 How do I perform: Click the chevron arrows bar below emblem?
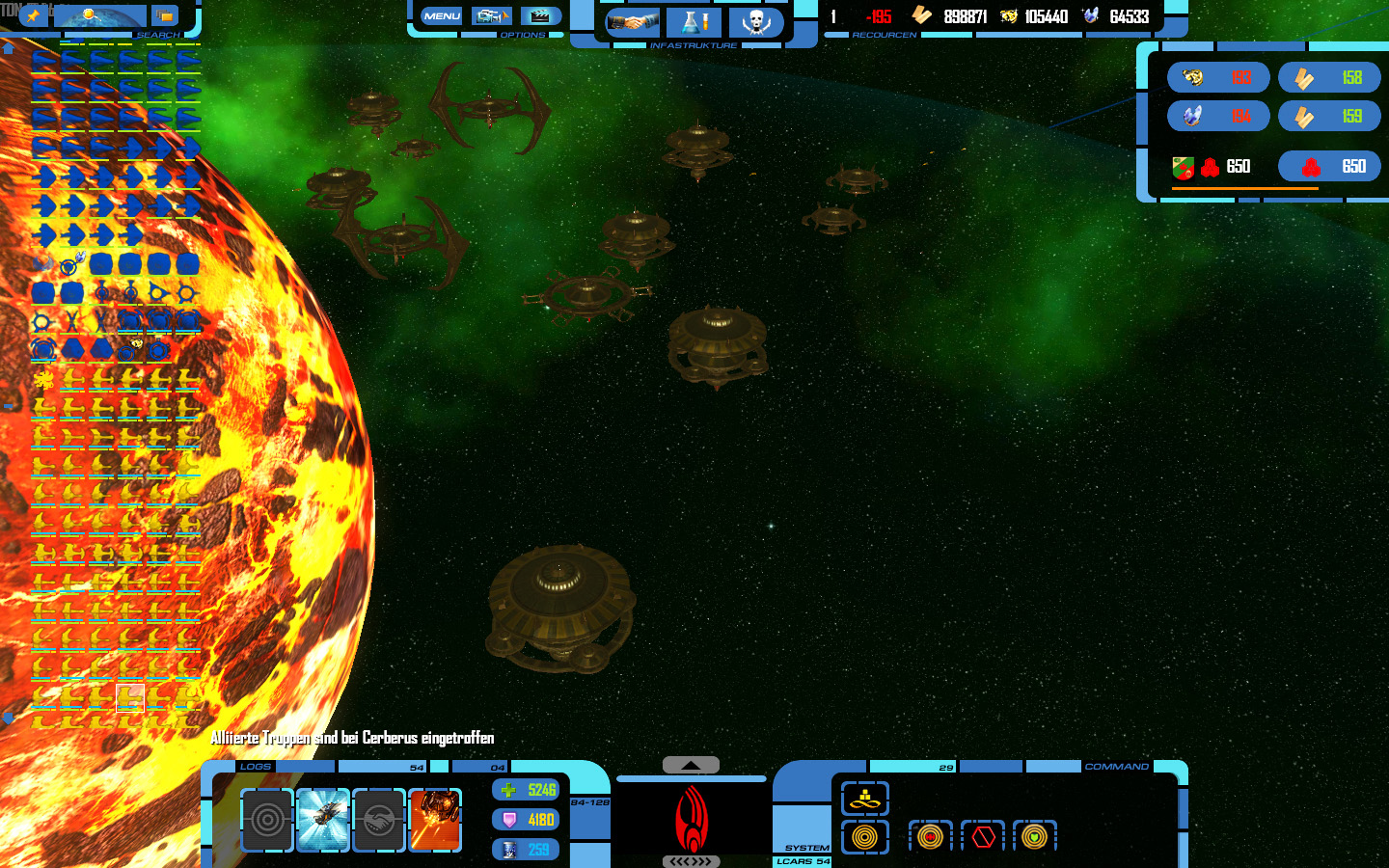tap(691, 861)
